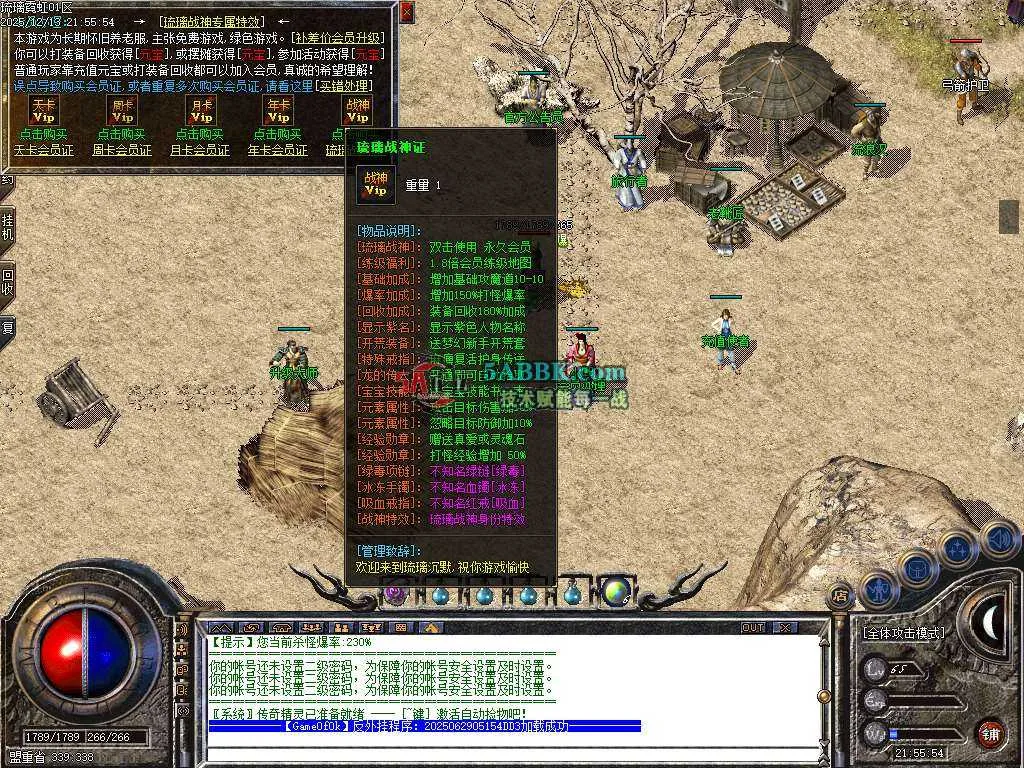
Task: Select the rainbow orb belt slot
Action: (616, 592)
